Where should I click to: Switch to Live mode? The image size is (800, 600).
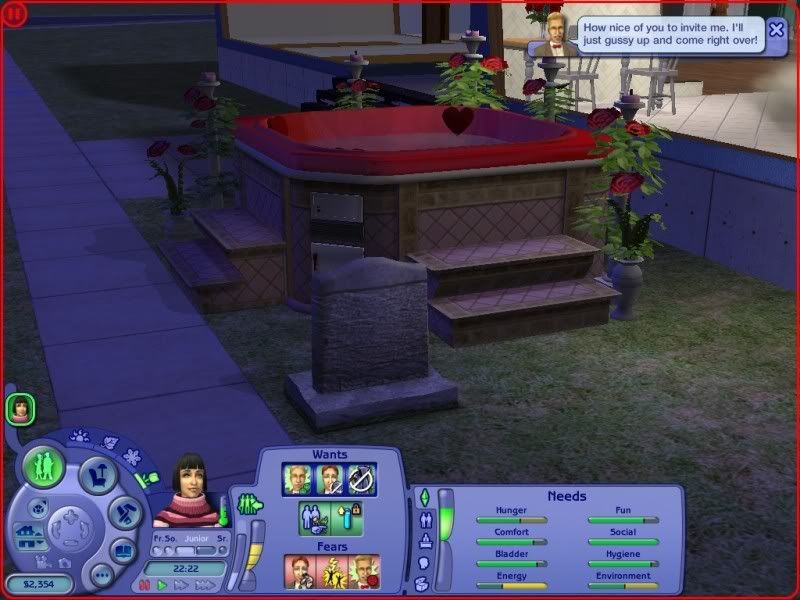(x=45, y=467)
